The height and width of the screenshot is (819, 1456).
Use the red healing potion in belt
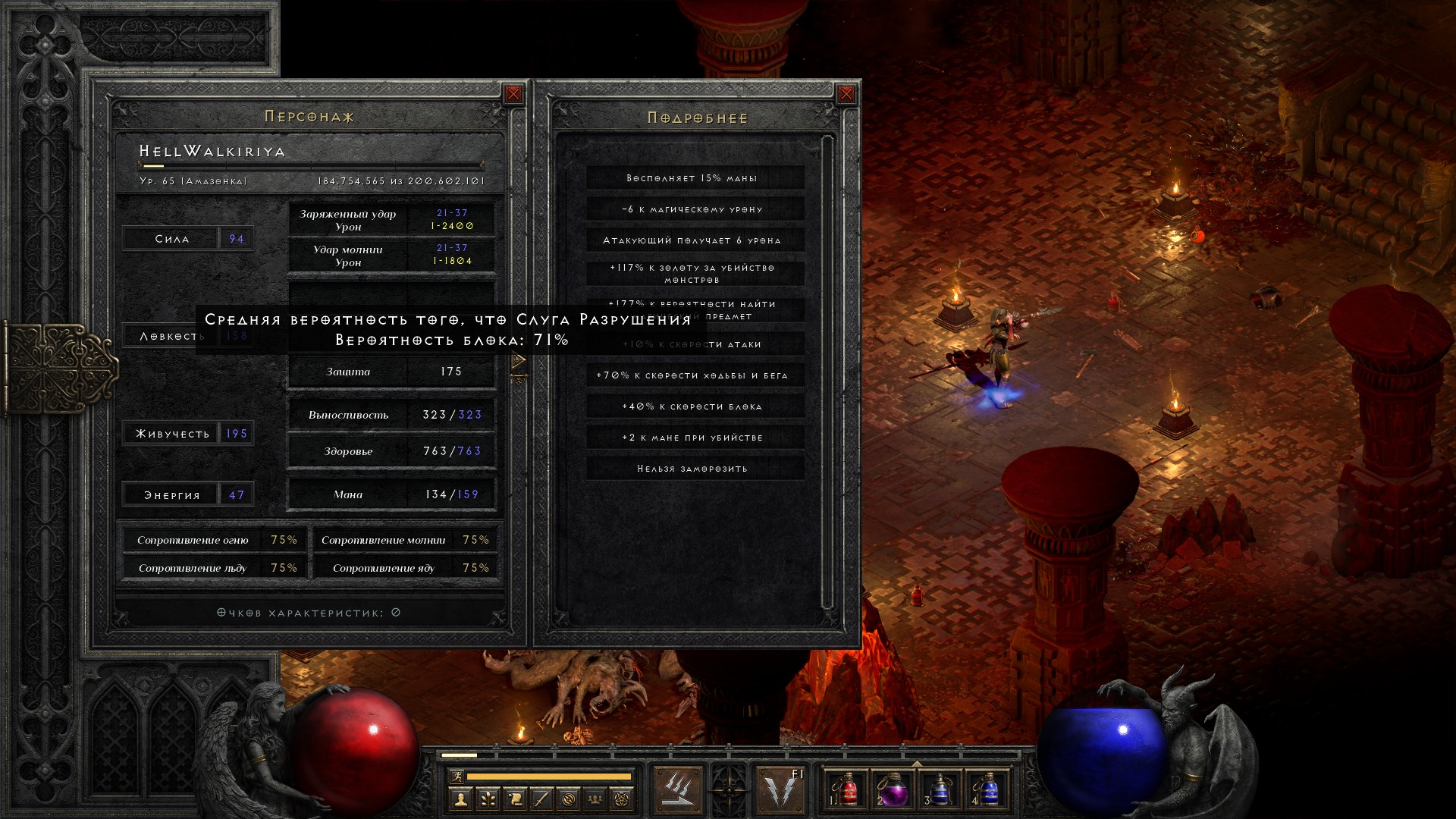coord(849,790)
